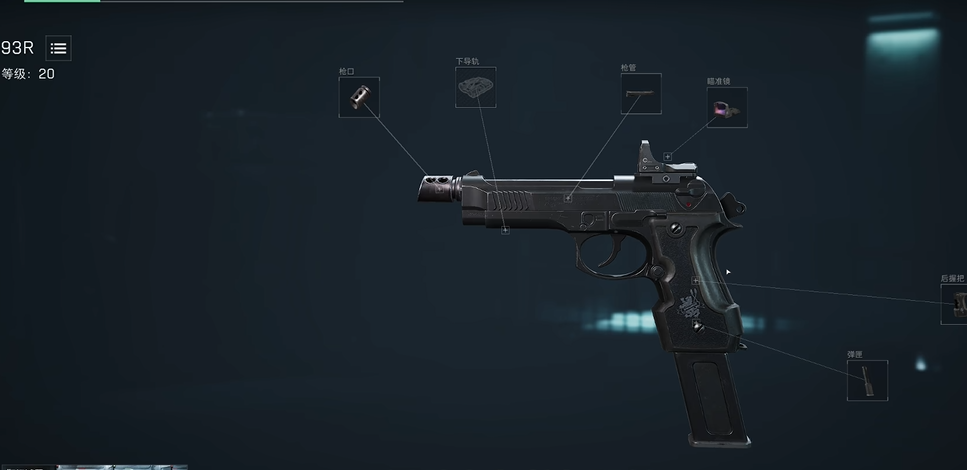Screen dimensions: 967x470
Task: Open the list menu beside 93R
Action: (x=58, y=48)
